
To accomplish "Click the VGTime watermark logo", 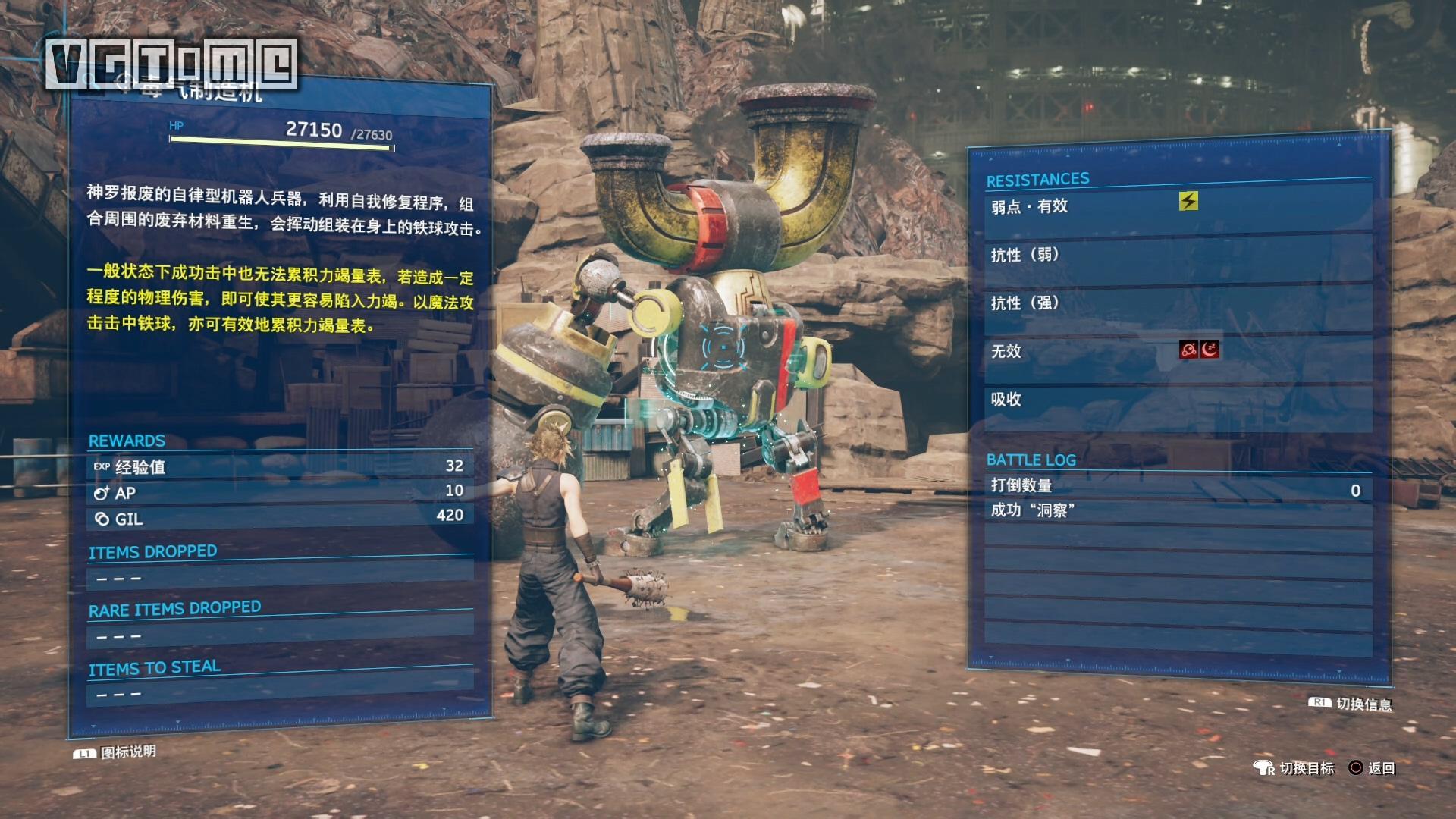I will pos(171,64).
